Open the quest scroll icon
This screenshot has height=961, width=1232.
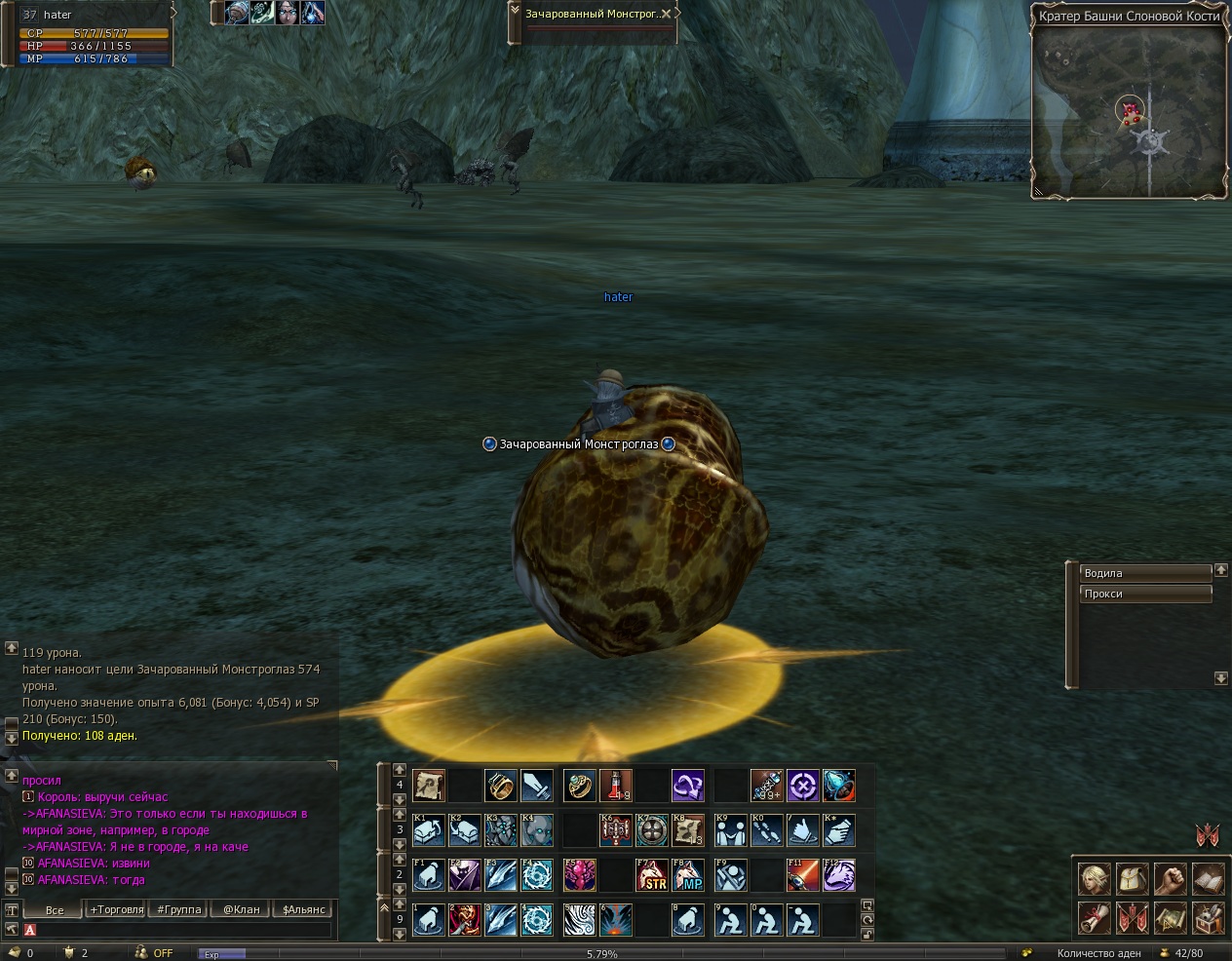pos(1094,917)
